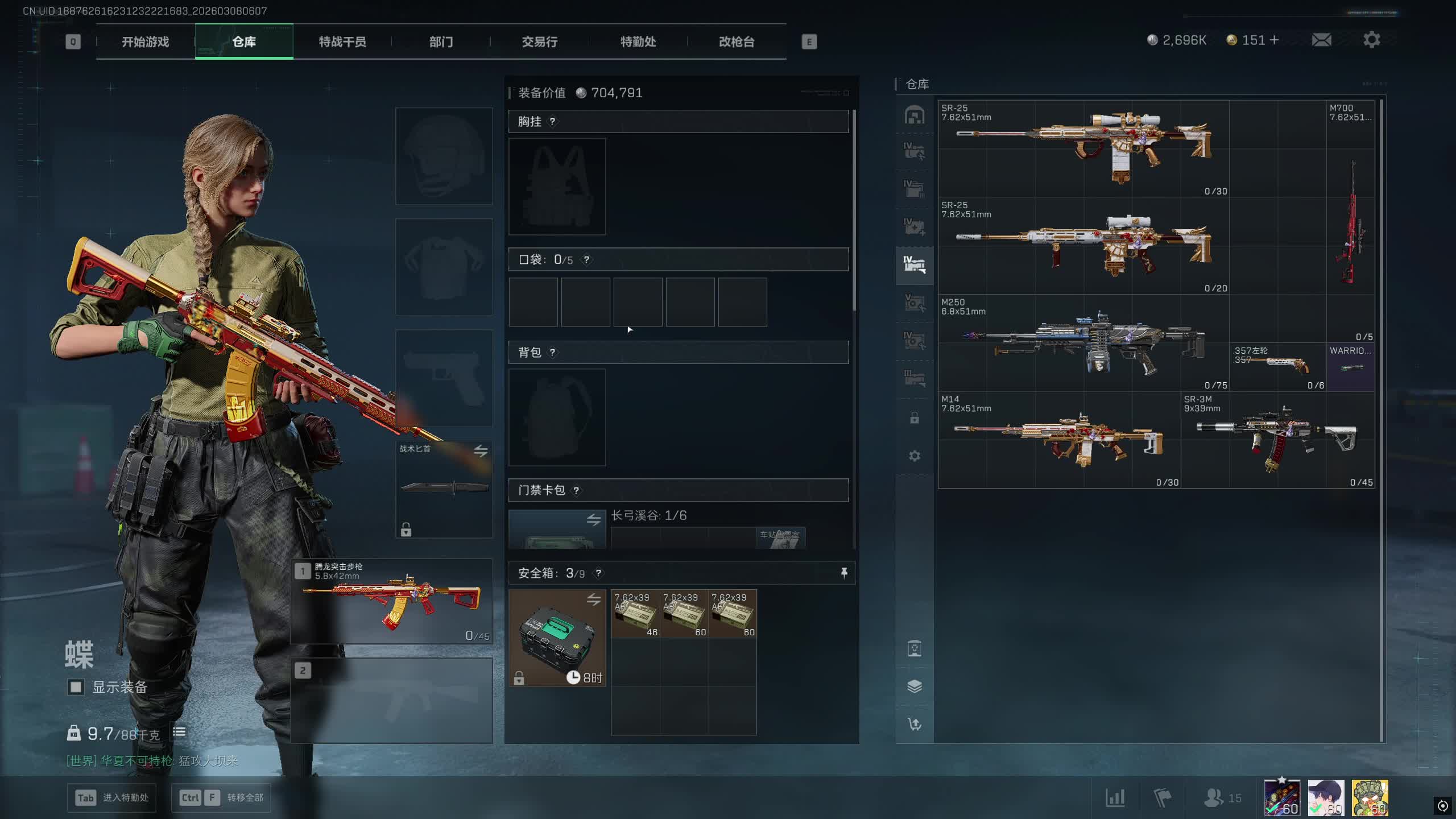
Task: Select the 7.62x39 ammo stack of 46
Action: coord(635,614)
